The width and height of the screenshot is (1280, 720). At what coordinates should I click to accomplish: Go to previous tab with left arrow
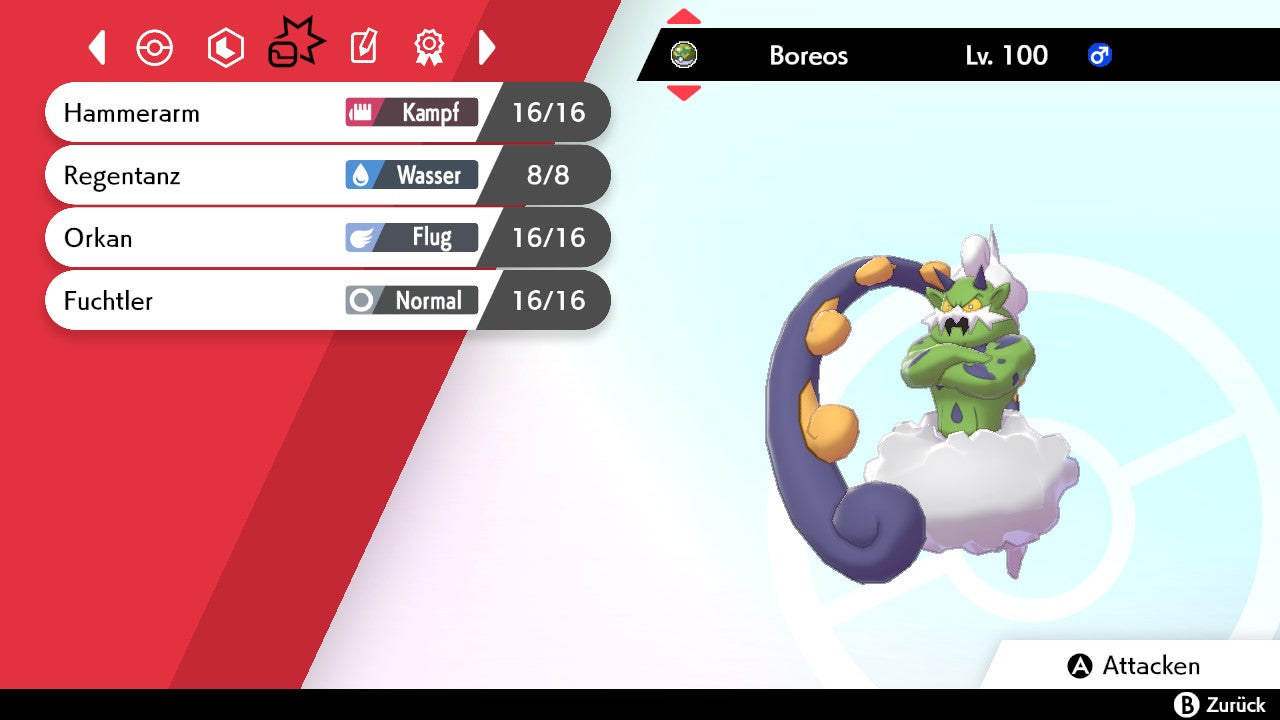click(97, 47)
